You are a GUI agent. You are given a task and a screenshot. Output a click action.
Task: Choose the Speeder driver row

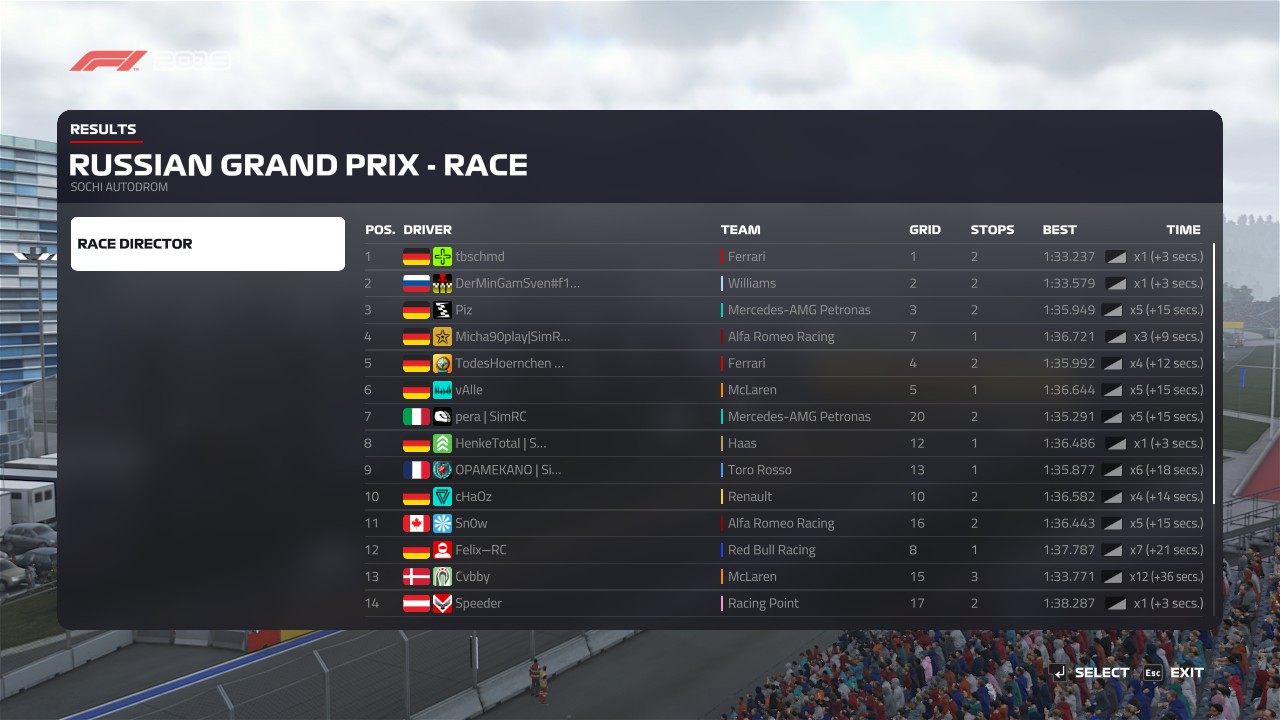pyautogui.click(x=478, y=604)
